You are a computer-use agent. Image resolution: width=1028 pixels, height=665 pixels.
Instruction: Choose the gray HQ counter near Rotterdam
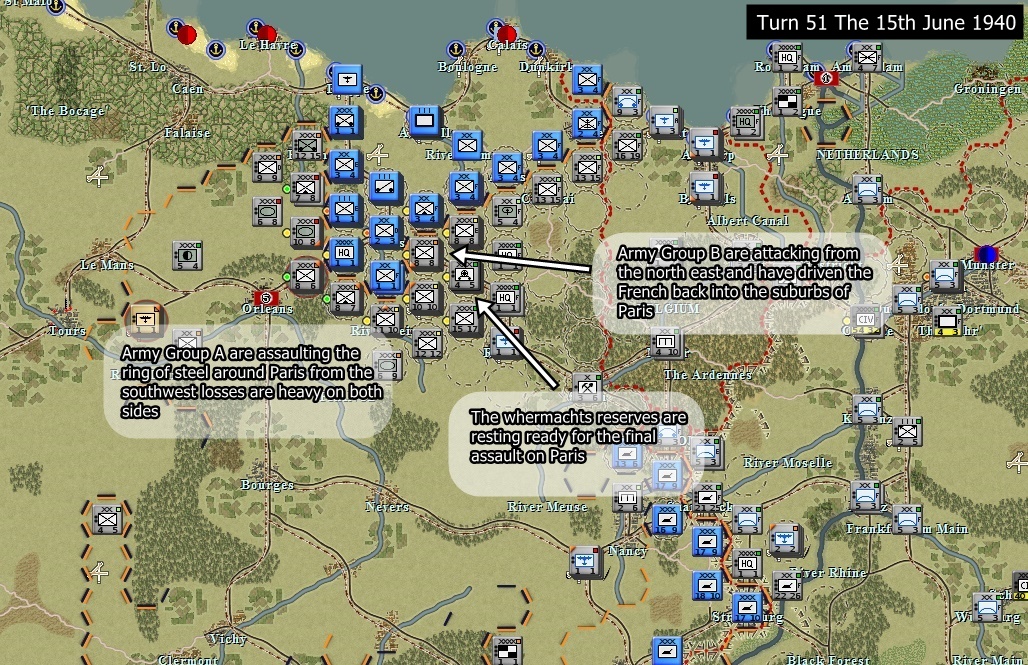[x=789, y=58]
